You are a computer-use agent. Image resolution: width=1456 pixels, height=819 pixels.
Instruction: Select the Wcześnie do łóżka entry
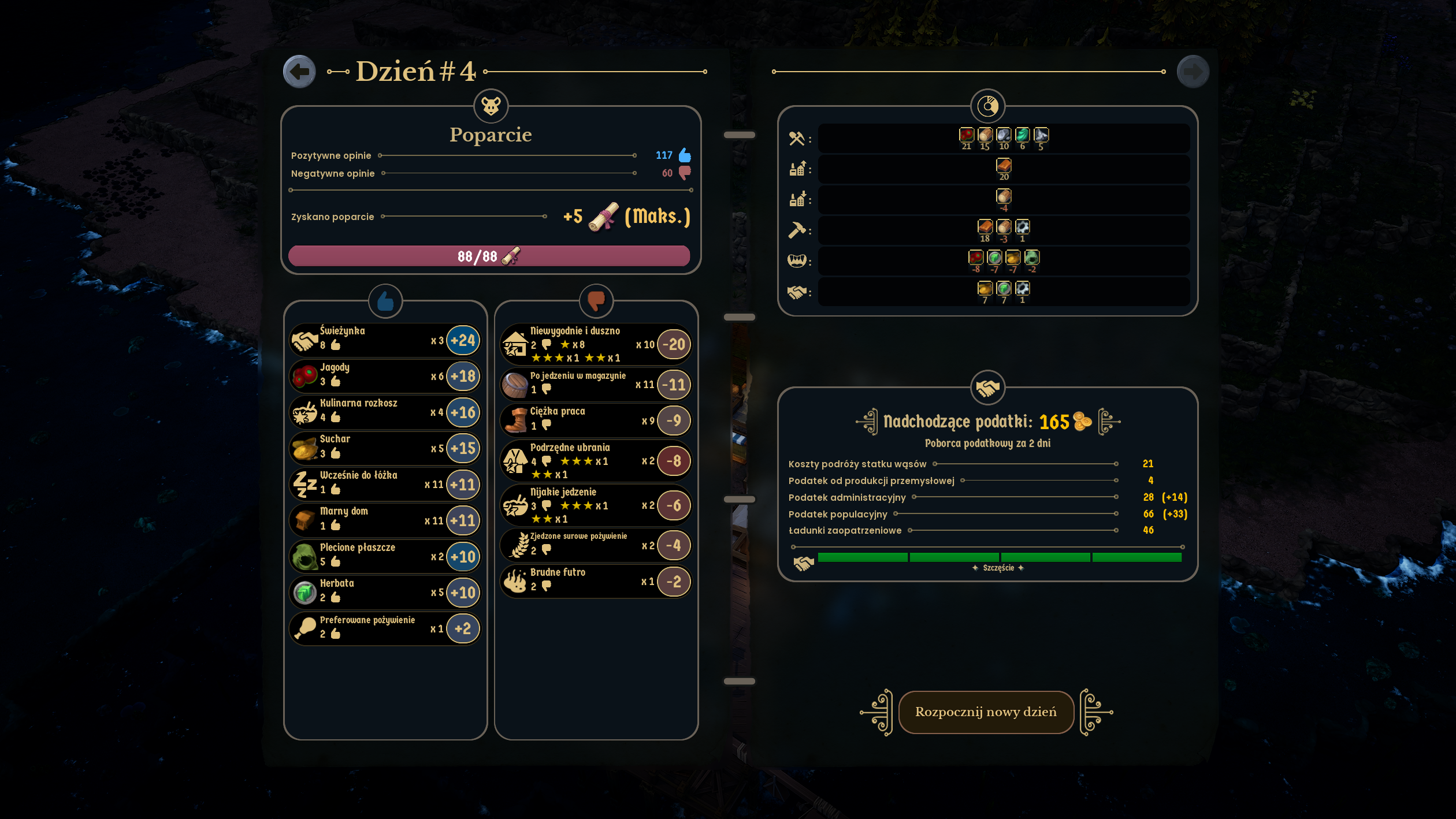[x=384, y=484]
